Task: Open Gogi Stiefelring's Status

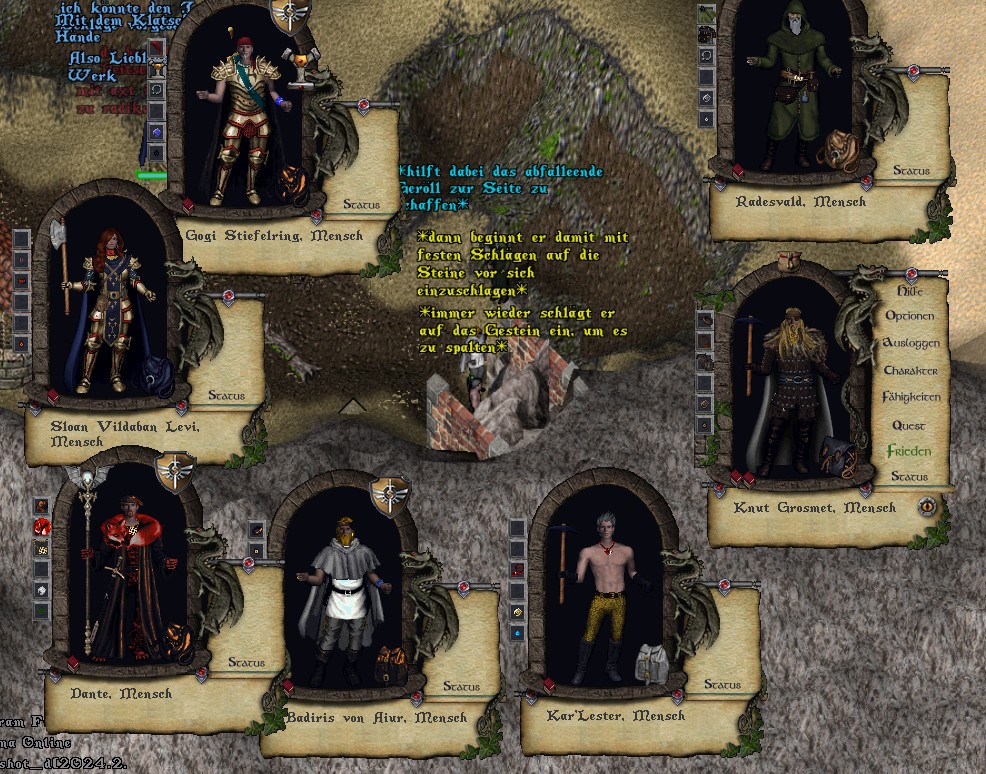Action: pyautogui.click(x=361, y=205)
